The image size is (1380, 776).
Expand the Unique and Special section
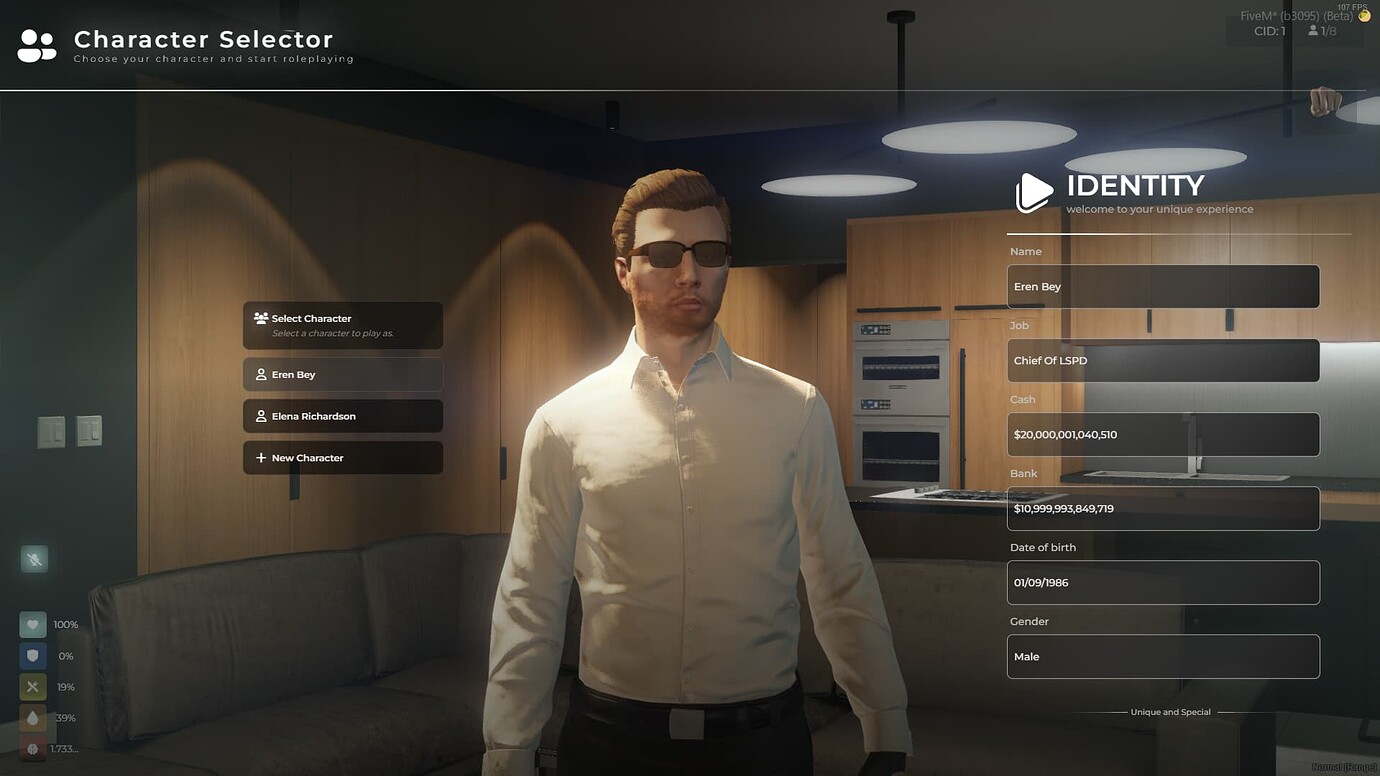point(1169,711)
